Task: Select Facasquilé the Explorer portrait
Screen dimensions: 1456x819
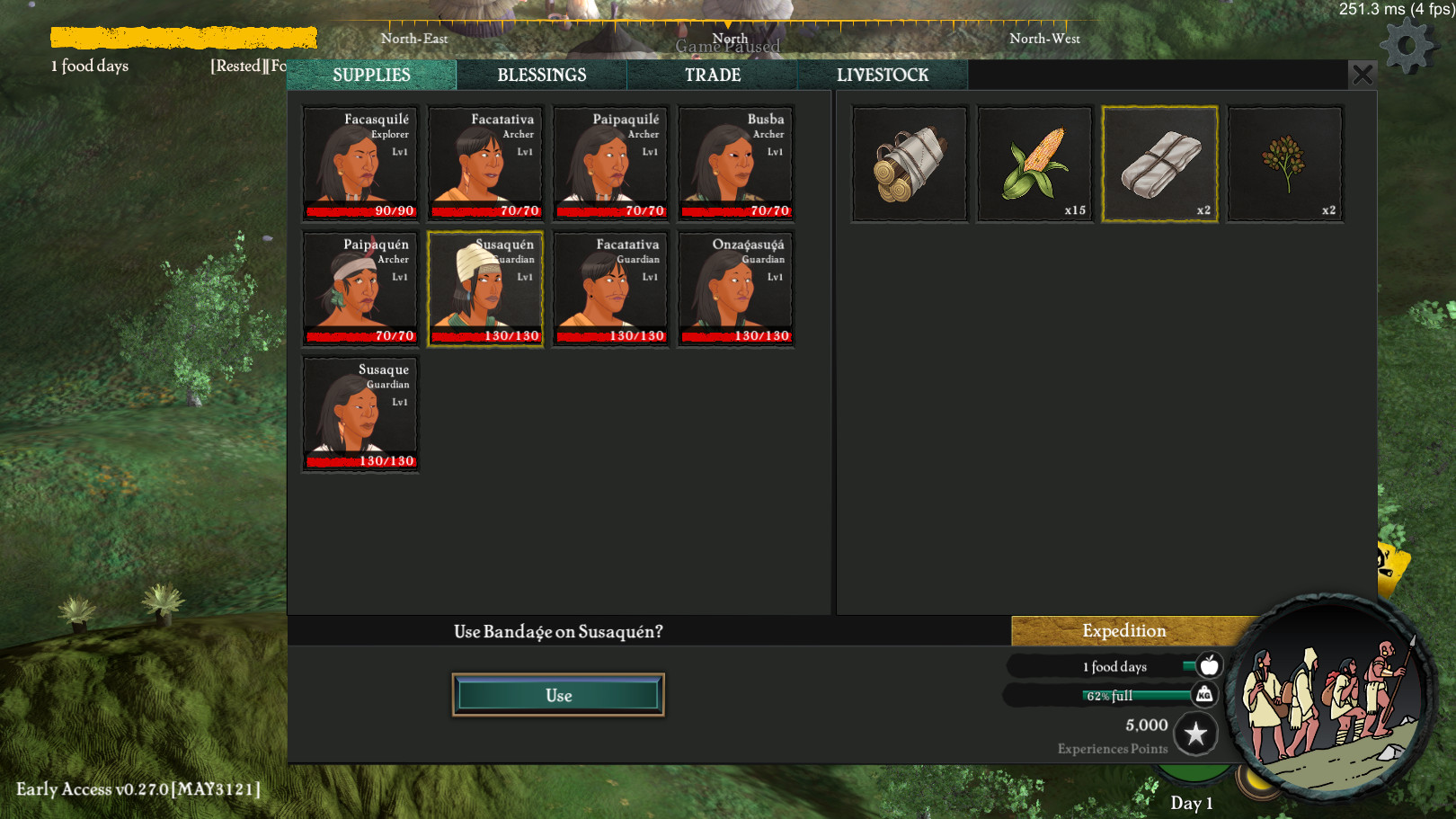Action: point(360,163)
